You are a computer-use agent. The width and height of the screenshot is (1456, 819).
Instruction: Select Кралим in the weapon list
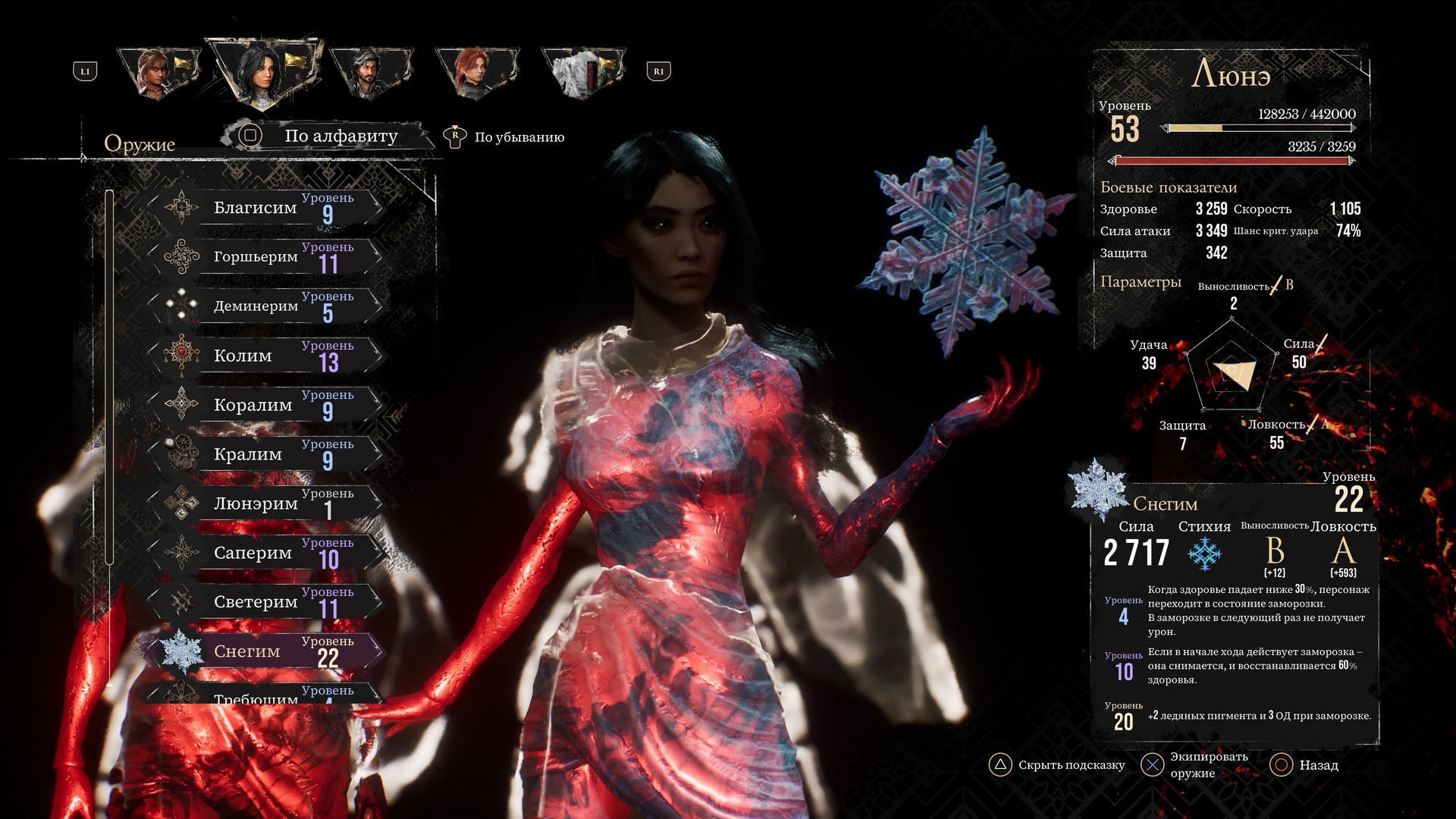[265, 453]
